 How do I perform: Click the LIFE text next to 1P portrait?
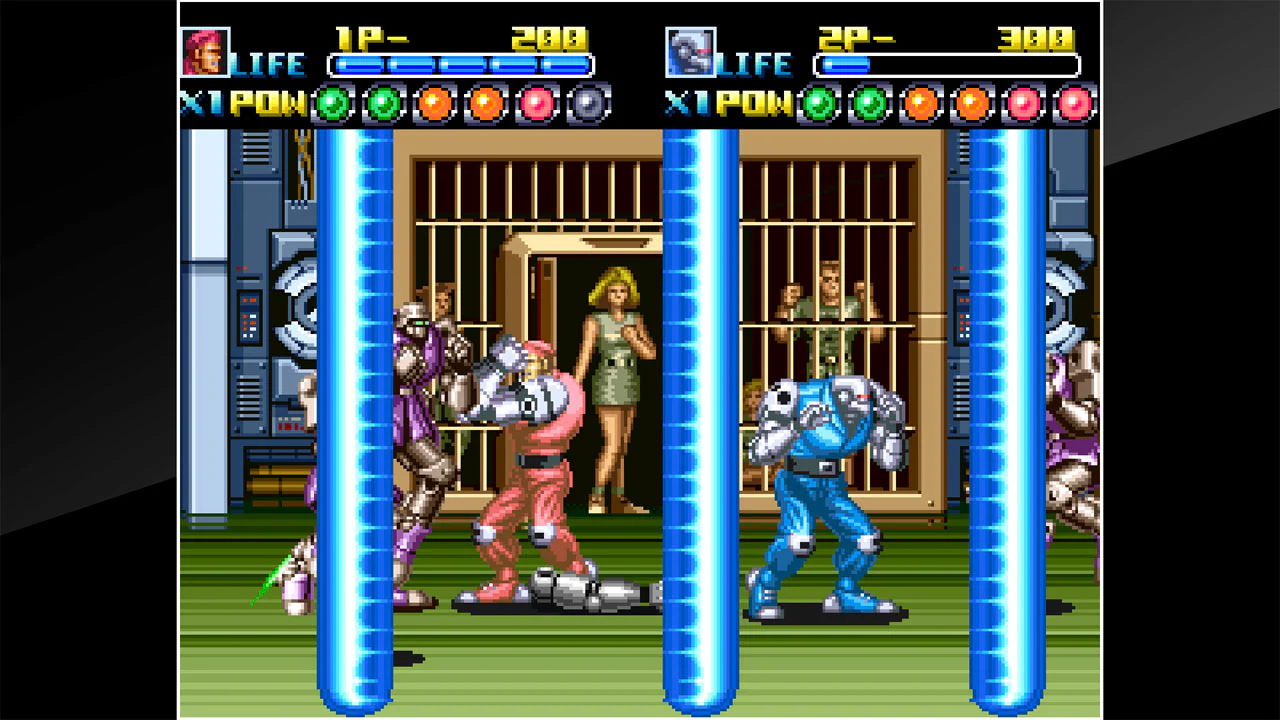[x=268, y=63]
